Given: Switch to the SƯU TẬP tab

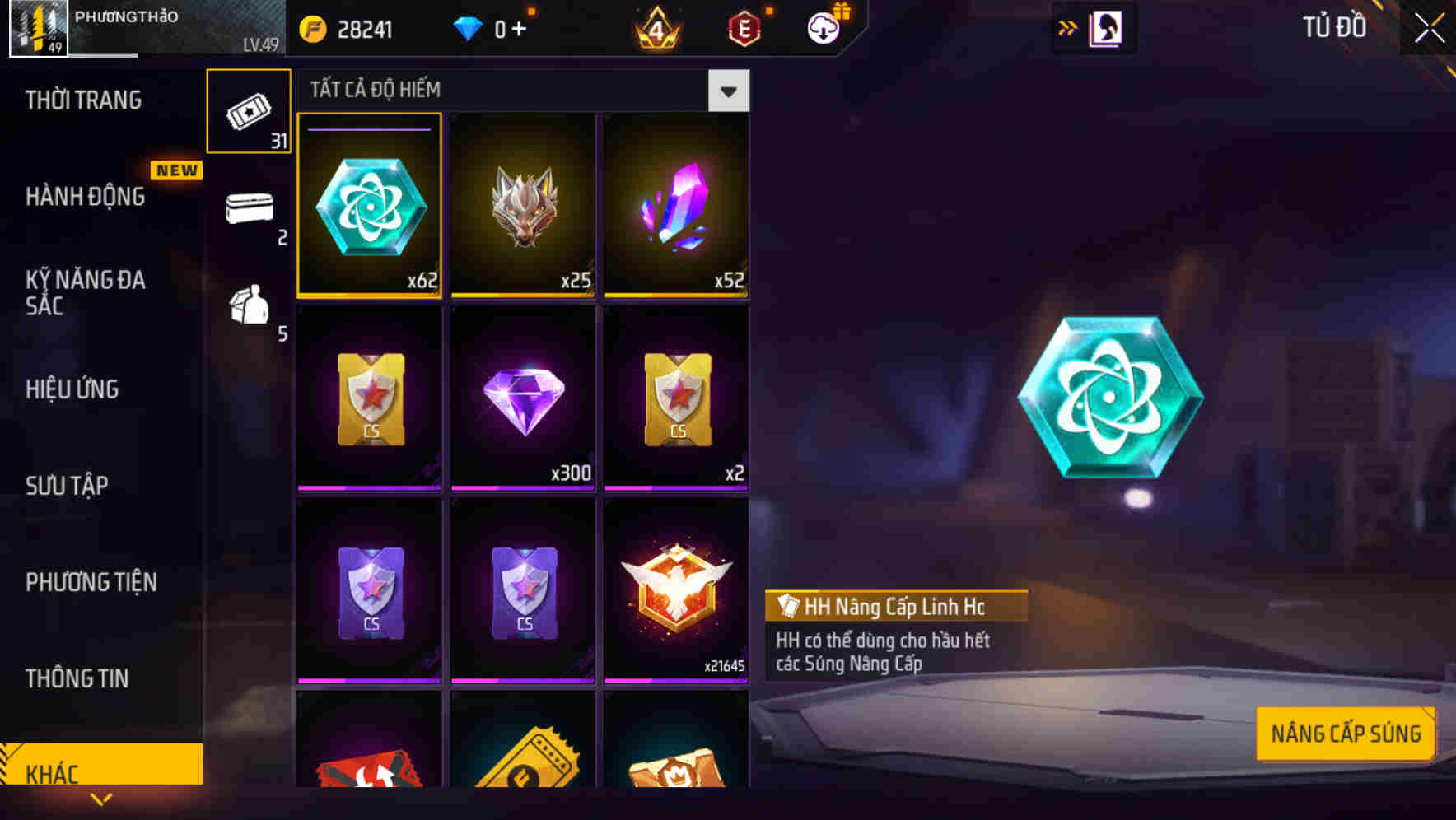Looking at the screenshot, I should pyautogui.click(x=67, y=486).
